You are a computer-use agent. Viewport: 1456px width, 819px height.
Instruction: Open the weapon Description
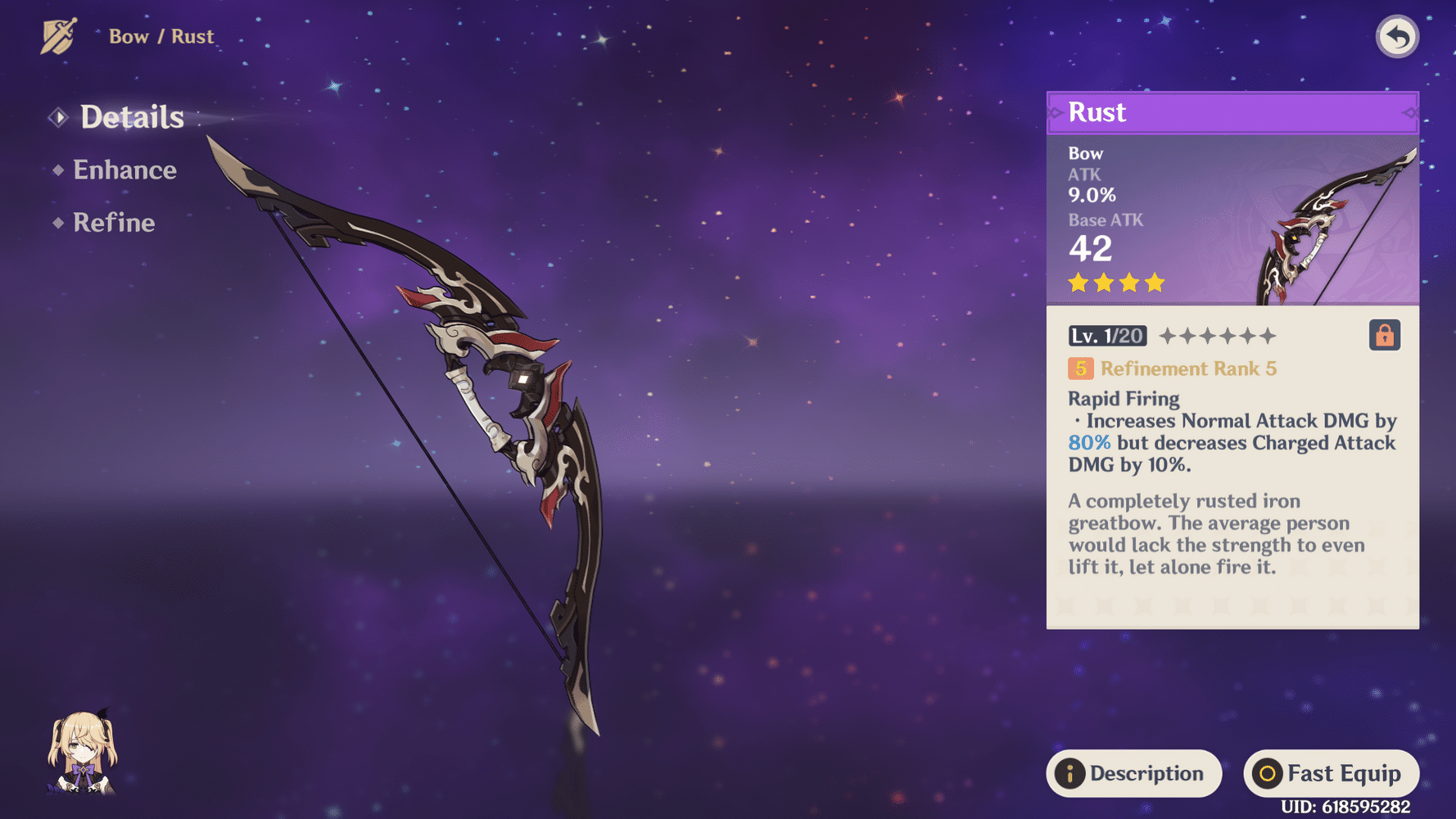point(1133,773)
